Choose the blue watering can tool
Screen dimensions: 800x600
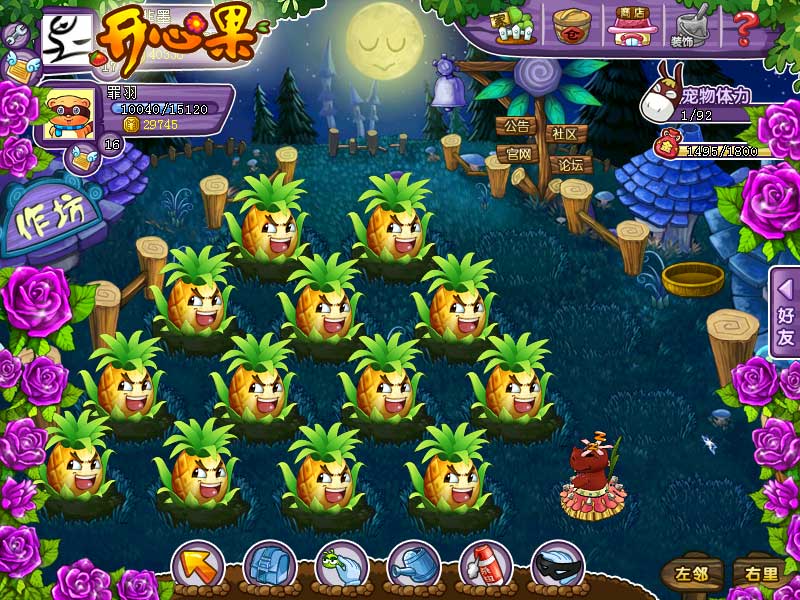coord(413,567)
